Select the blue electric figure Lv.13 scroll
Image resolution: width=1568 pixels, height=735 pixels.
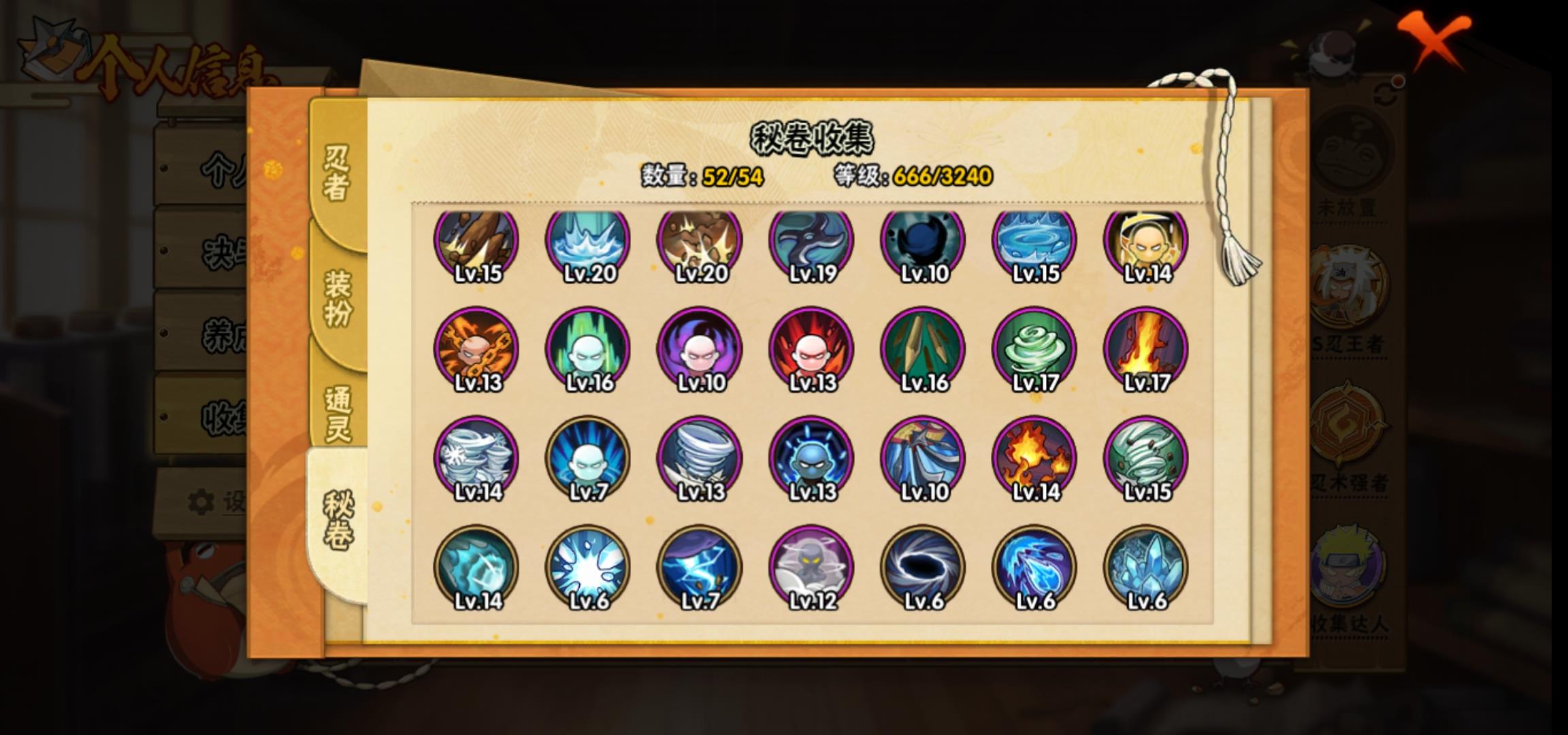tap(811, 459)
